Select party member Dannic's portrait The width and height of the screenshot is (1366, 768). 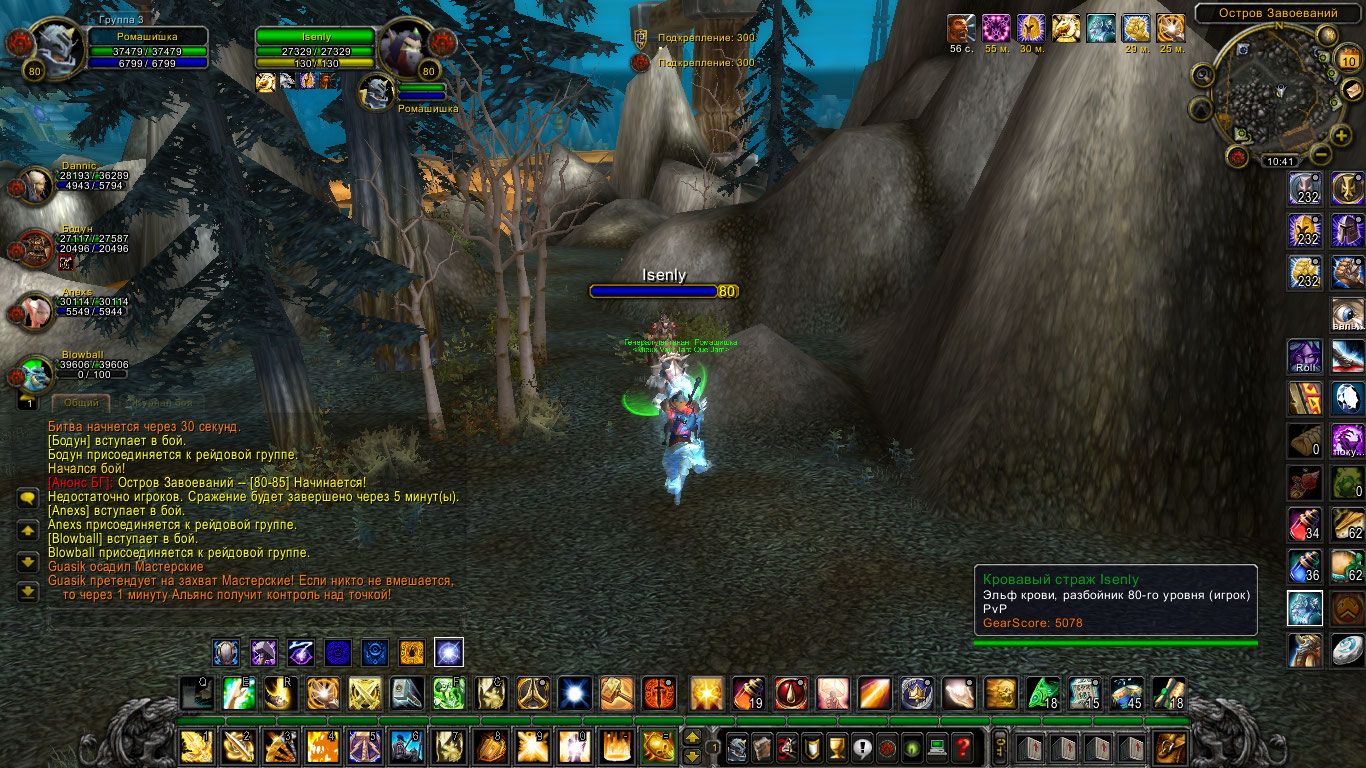pyautogui.click(x=38, y=184)
